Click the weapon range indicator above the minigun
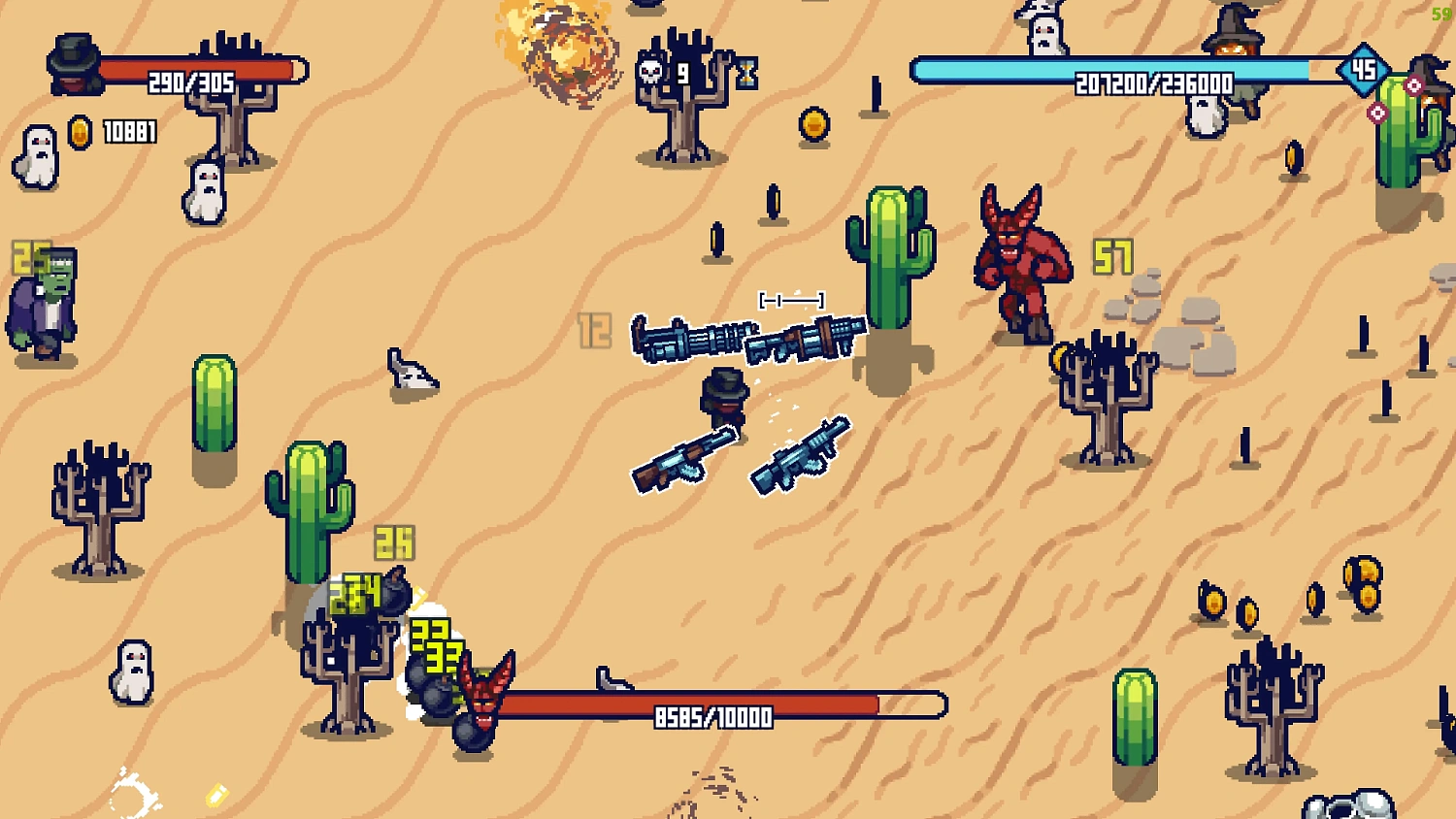The image size is (1456, 819). click(790, 299)
